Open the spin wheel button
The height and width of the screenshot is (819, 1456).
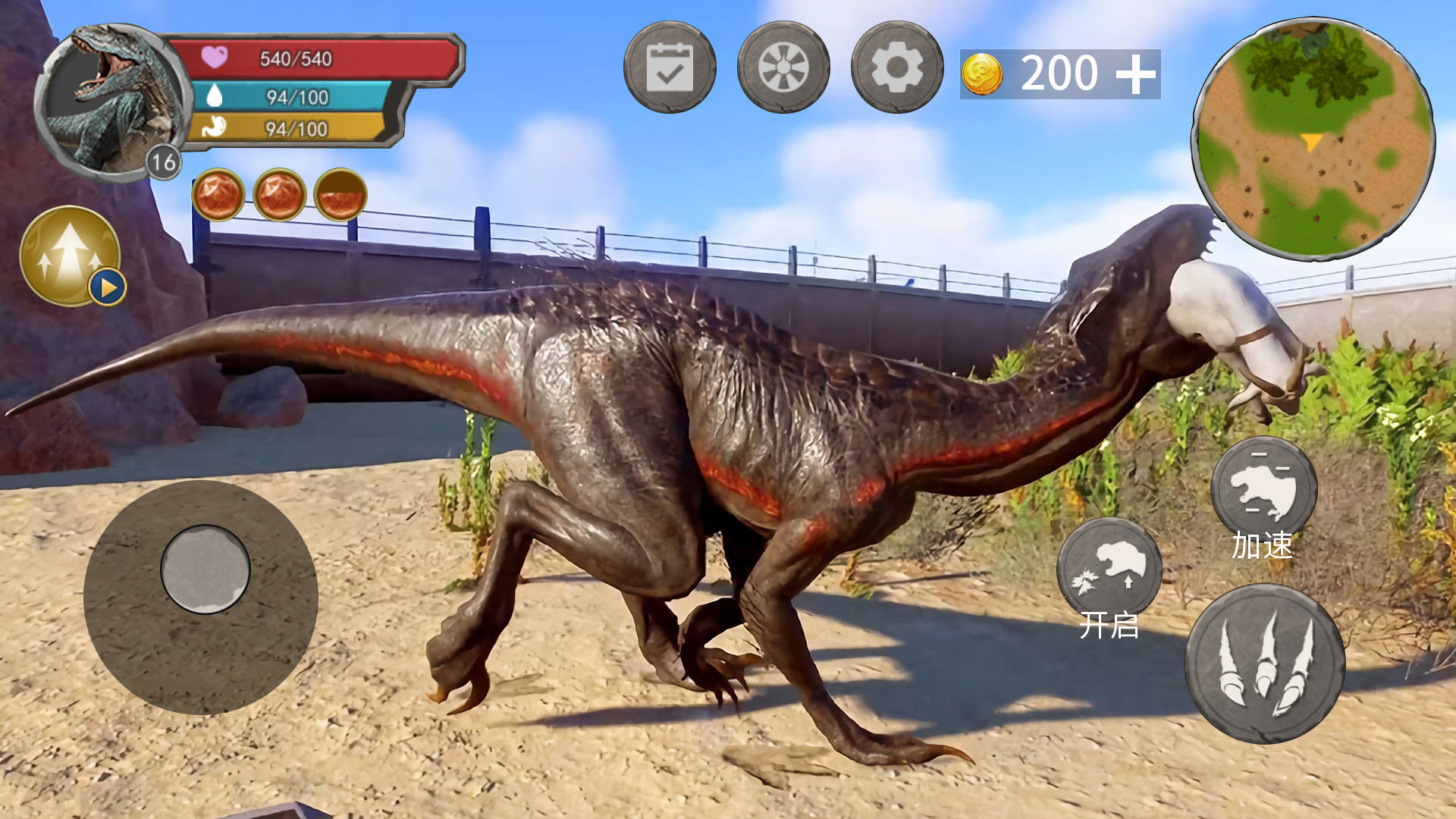pos(783,67)
